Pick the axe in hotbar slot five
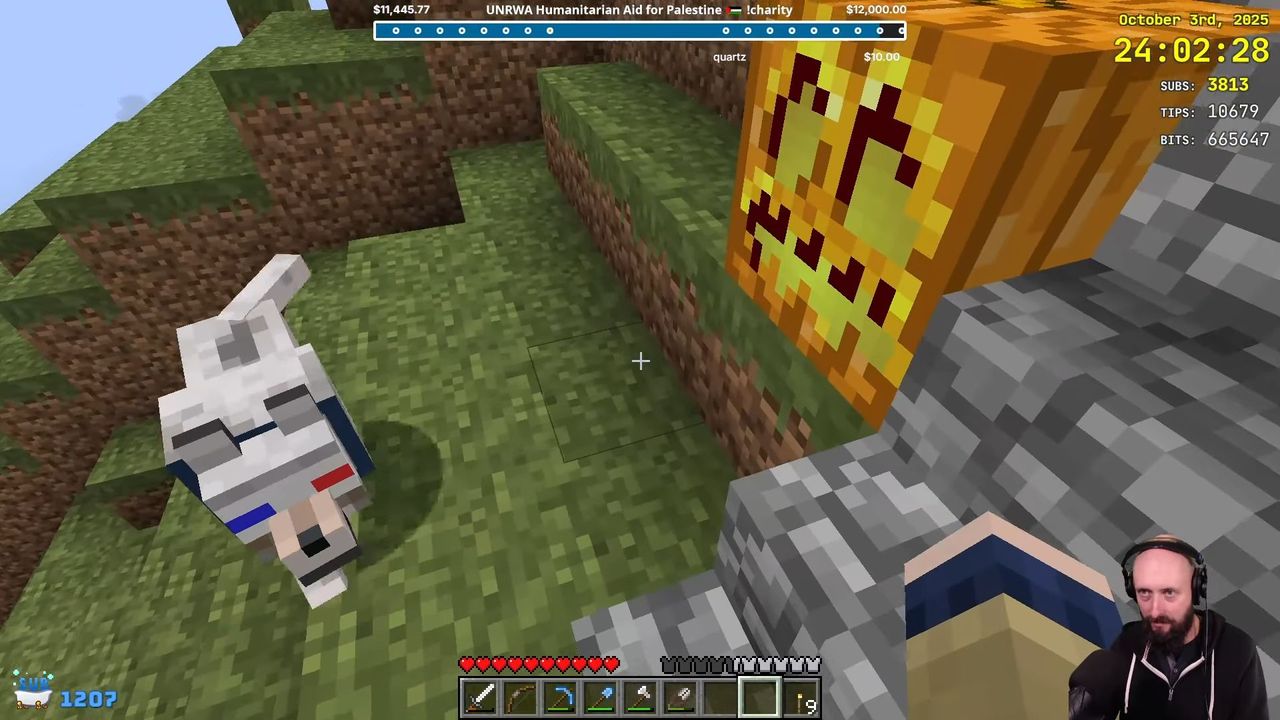 tap(641, 696)
